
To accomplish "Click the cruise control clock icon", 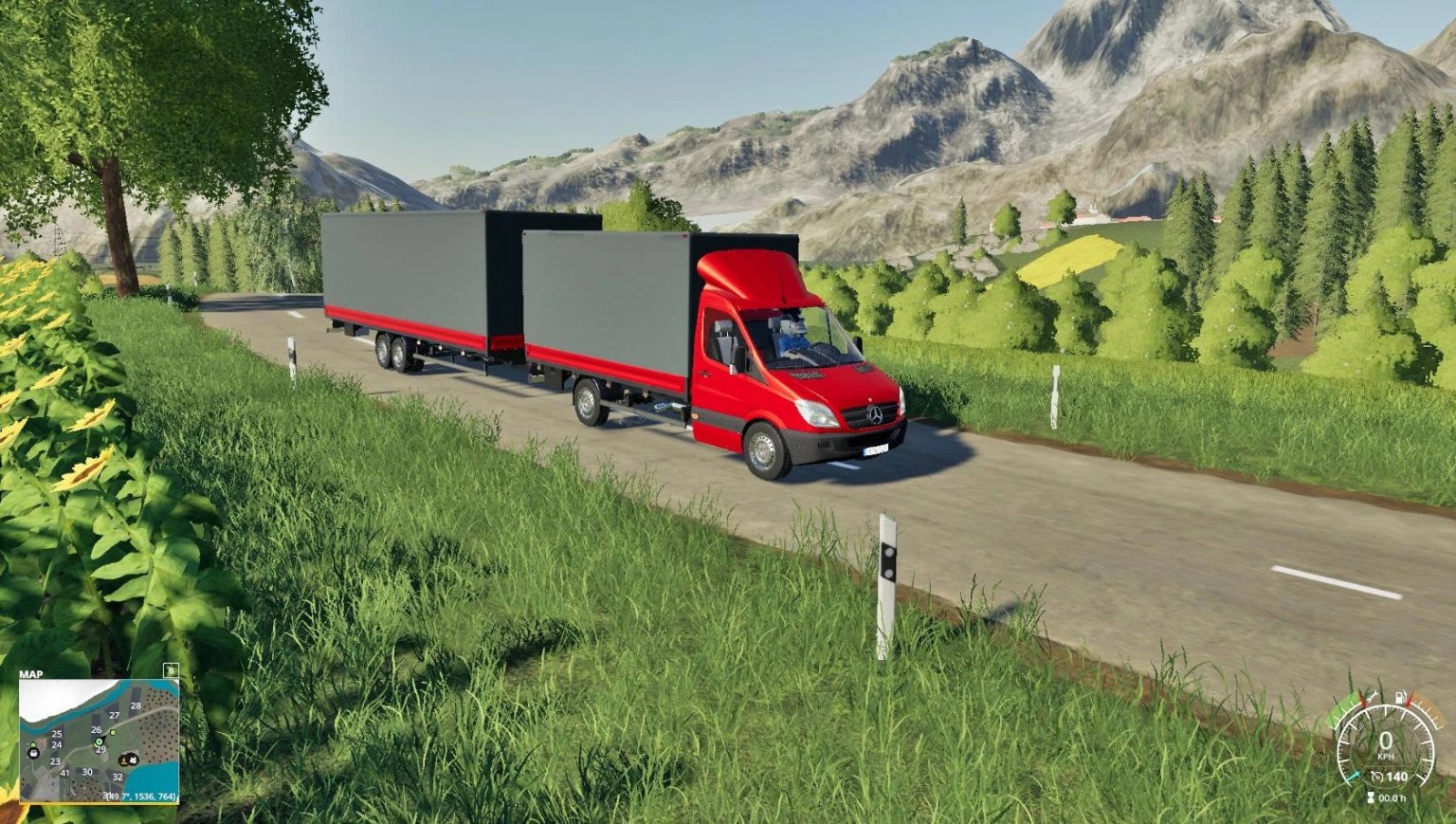I will [1375, 777].
